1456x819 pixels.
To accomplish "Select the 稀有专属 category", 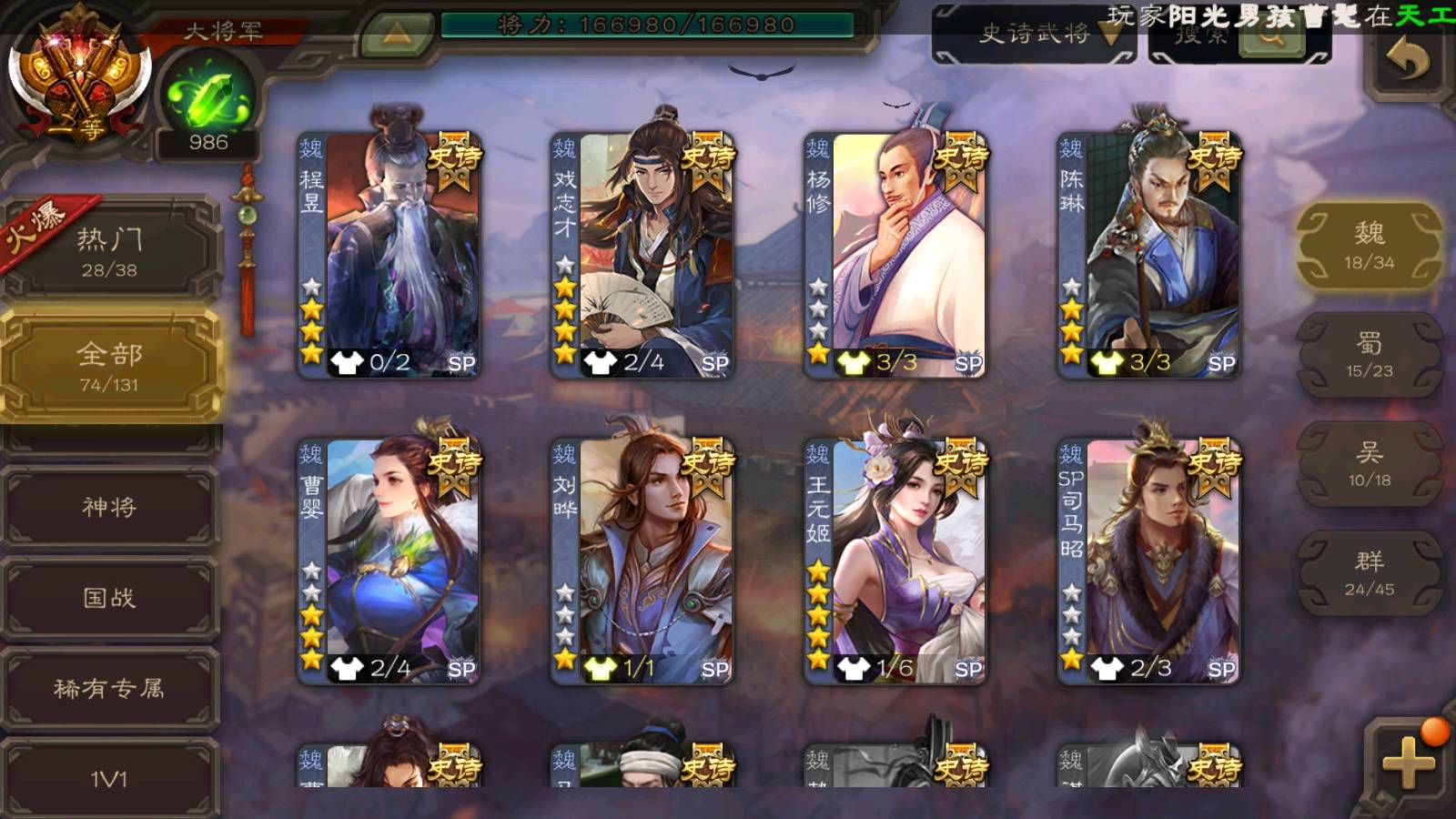I will 110,689.
